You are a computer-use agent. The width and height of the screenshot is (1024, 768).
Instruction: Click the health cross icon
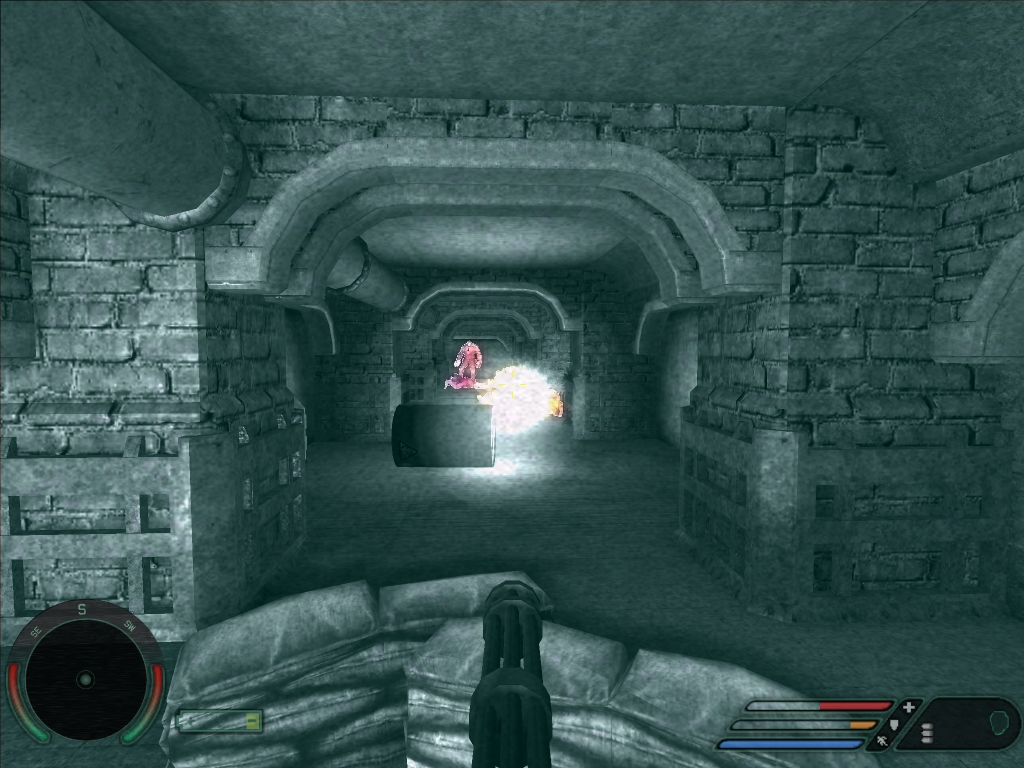pos(908,707)
